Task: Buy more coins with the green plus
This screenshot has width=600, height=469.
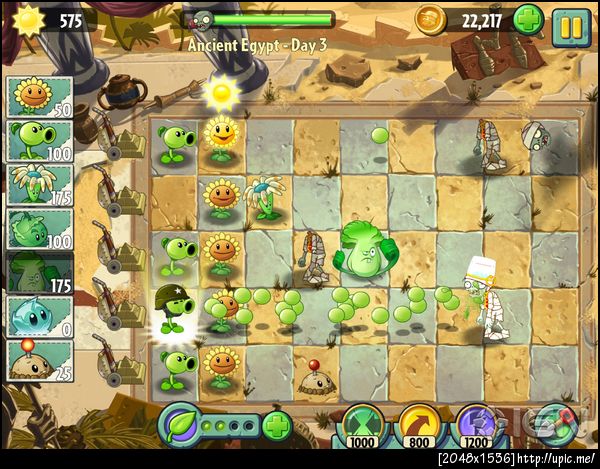Action: 528,19
